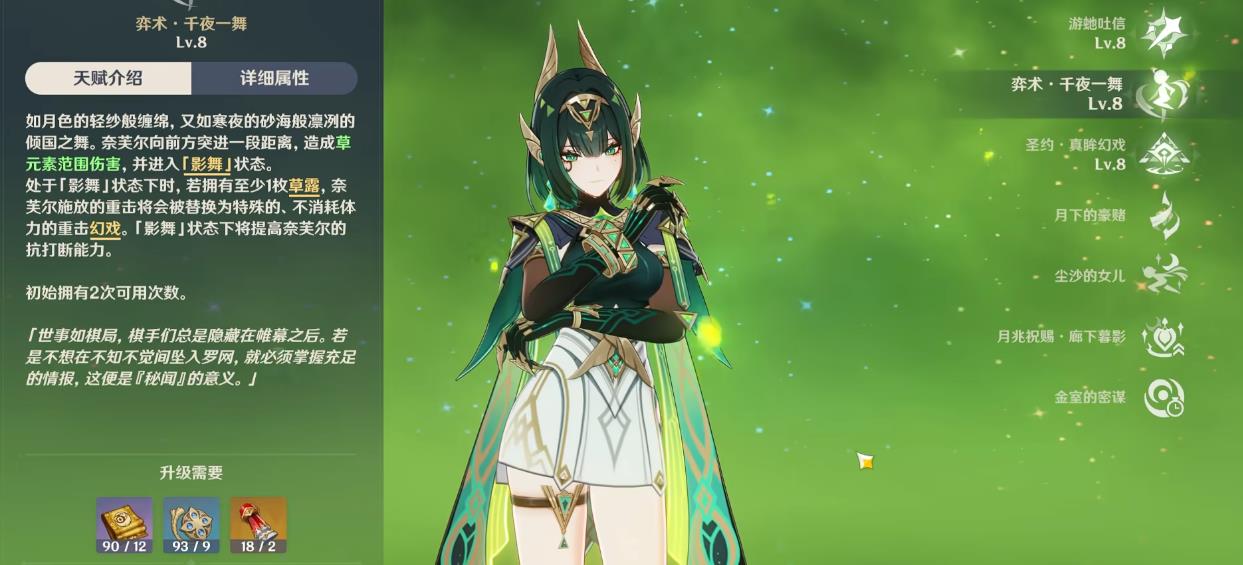This screenshot has width=1243, height=565.
Task: Inspect the blue upgrade material showing 93/9
Action: [191, 524]
